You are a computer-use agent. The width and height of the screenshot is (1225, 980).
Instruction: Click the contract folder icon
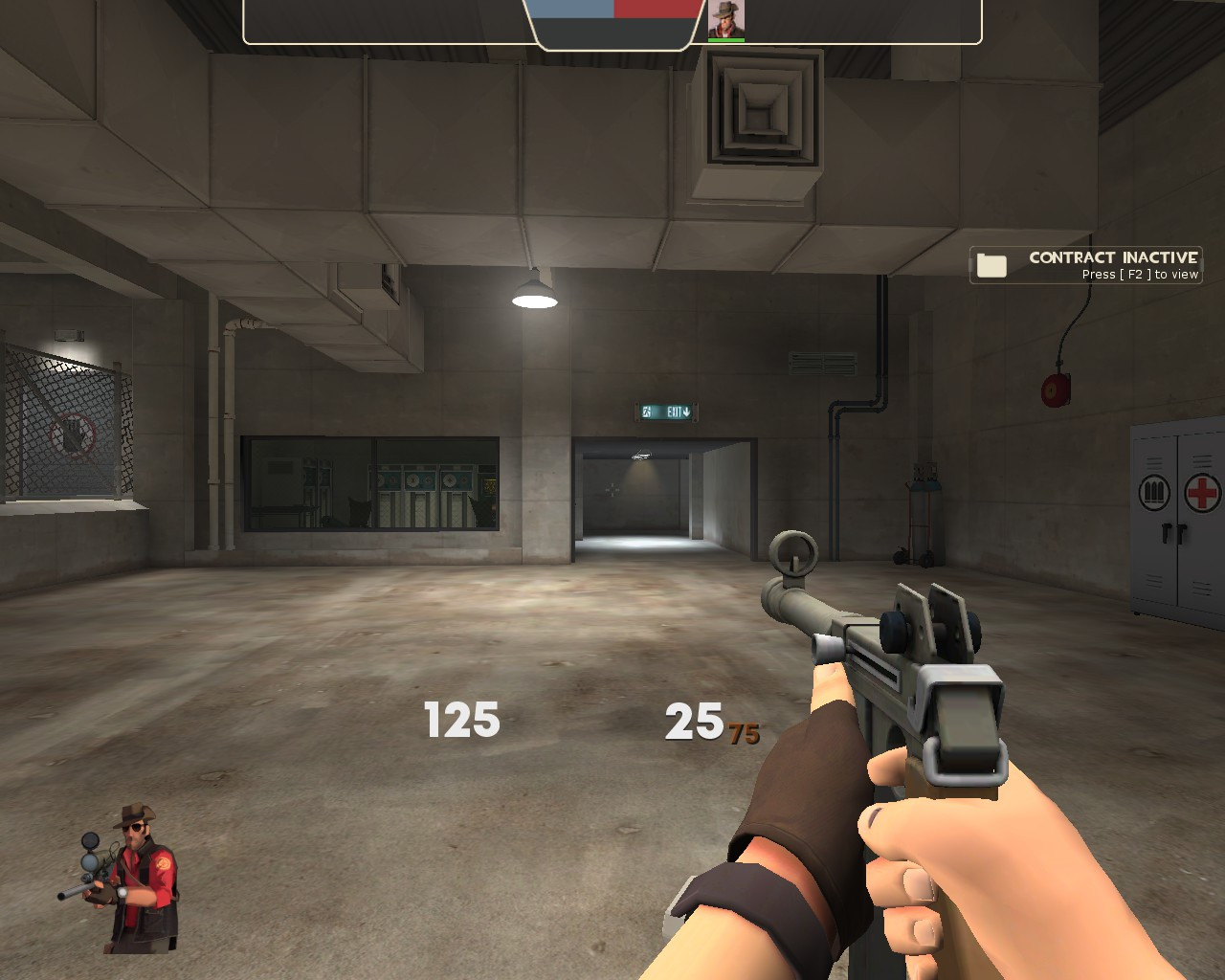pos(993,263)
